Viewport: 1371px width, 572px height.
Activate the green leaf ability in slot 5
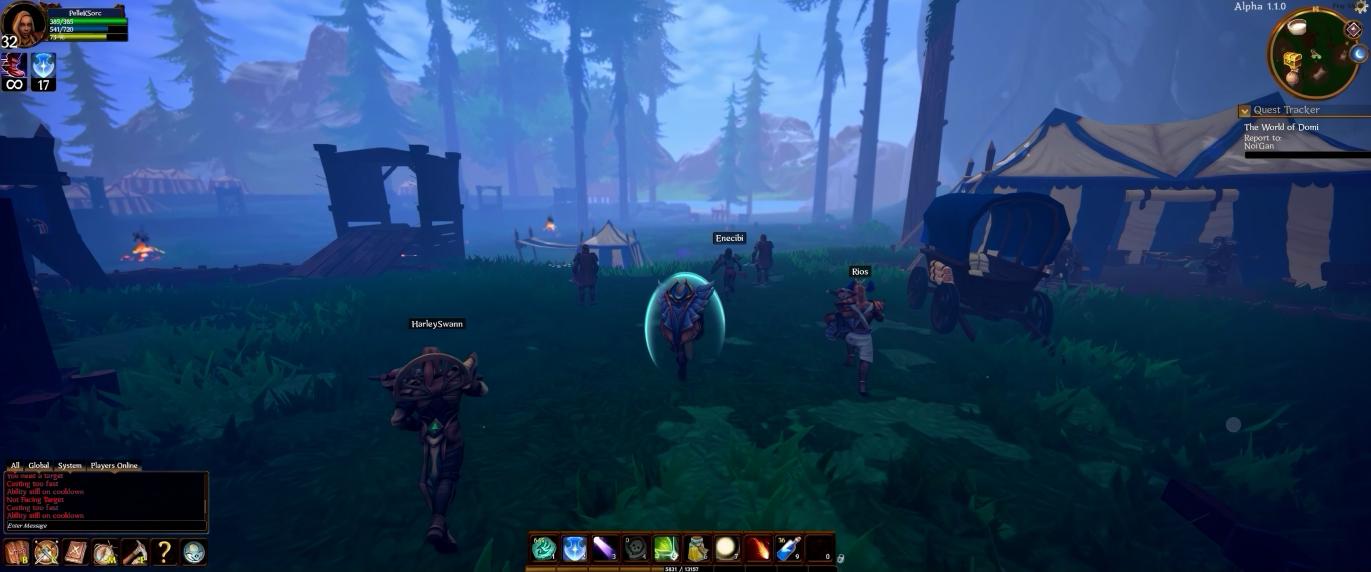[666, 548]
